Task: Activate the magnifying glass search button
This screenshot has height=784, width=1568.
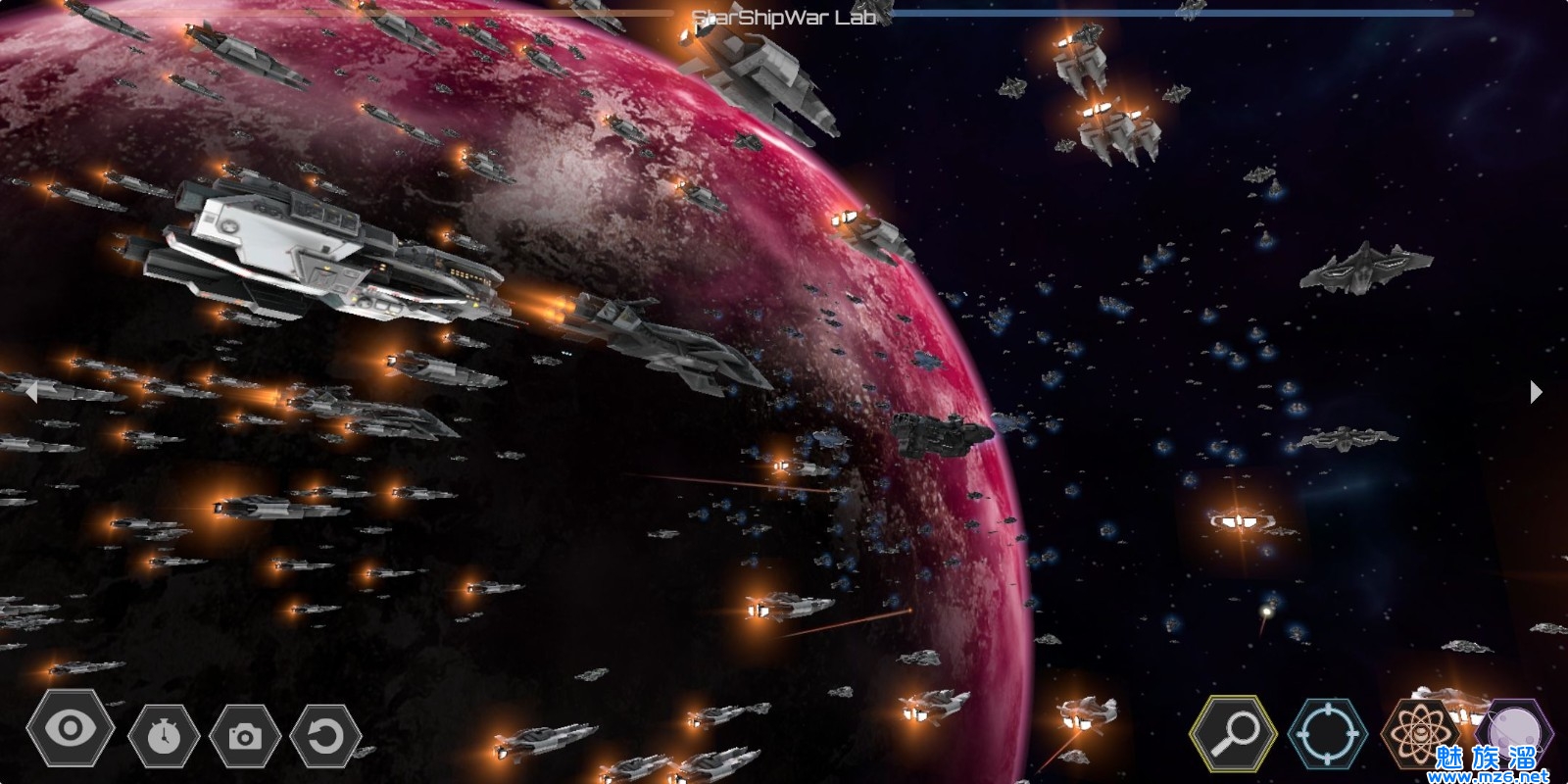Action: [x=1234, y=733]
